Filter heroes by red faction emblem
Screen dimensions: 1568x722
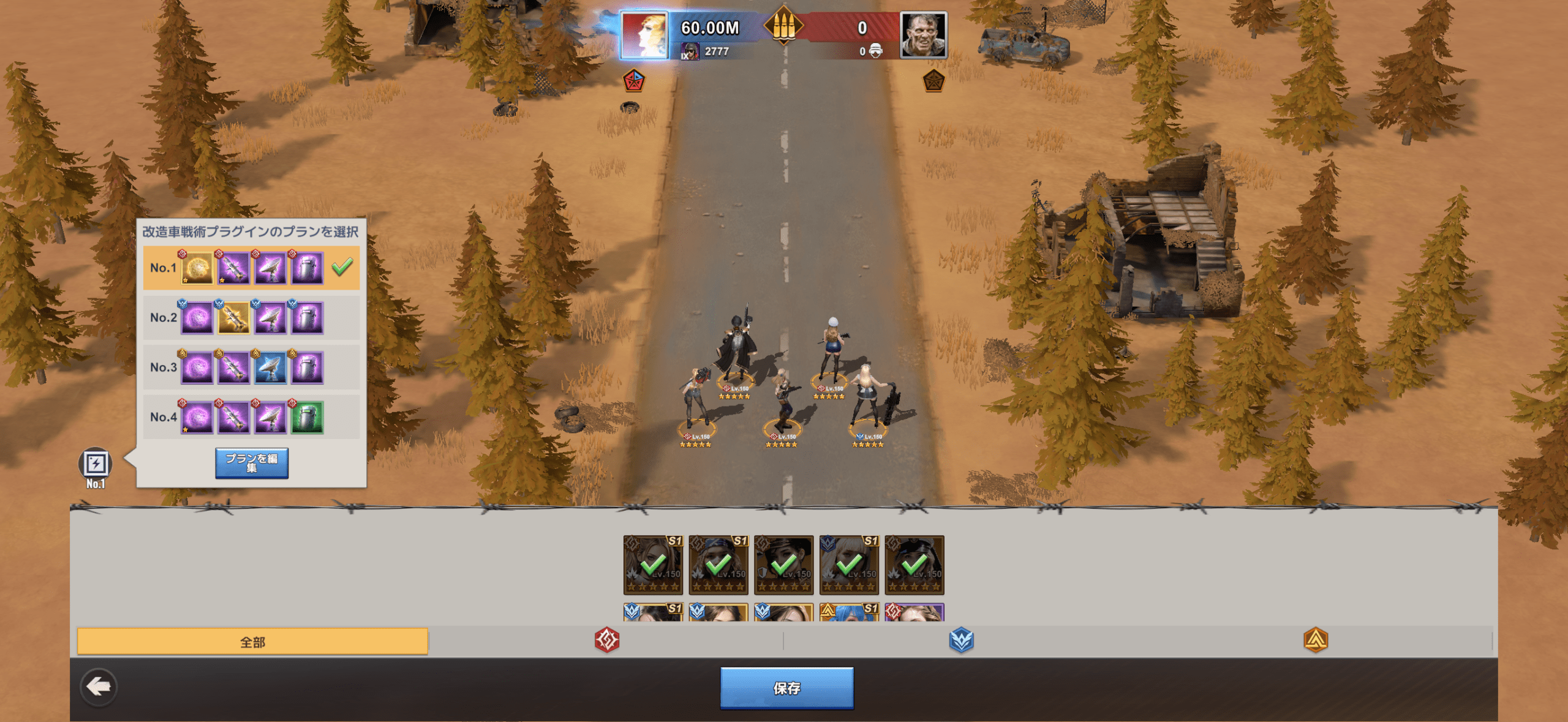pyautogui.click(x=606, y=641)
